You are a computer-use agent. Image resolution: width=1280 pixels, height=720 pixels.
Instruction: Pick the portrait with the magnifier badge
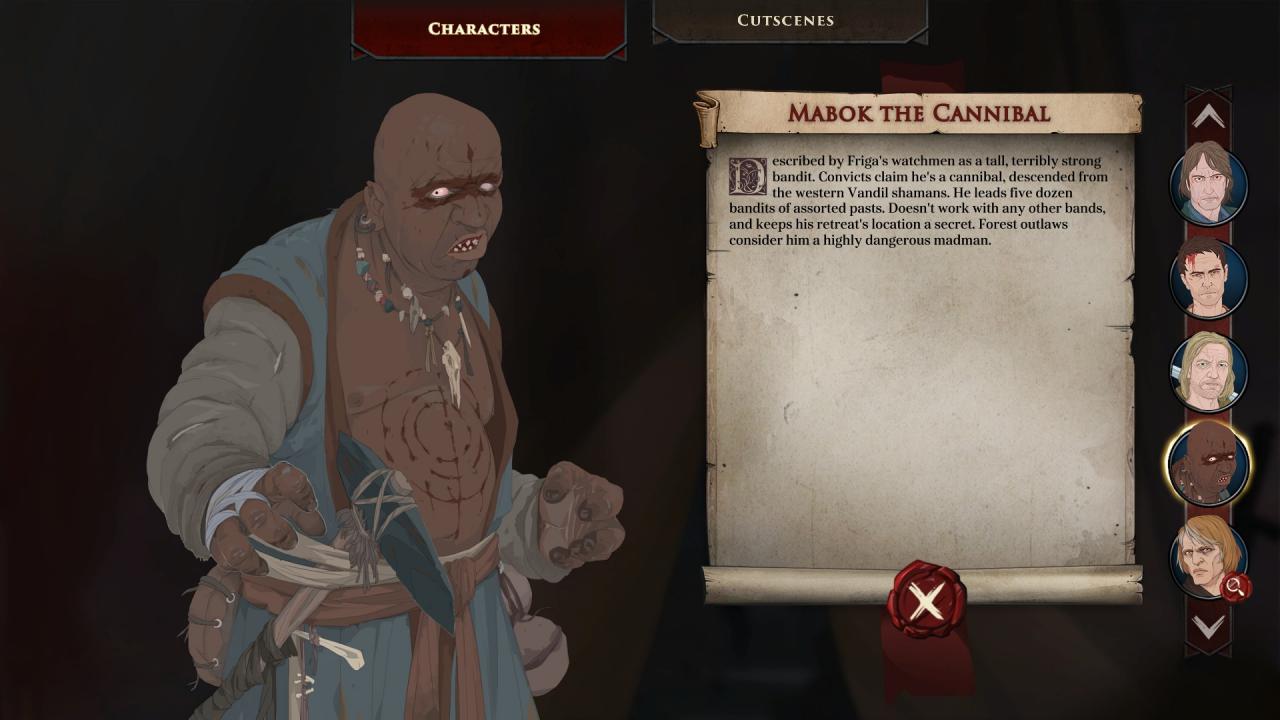1208,557
